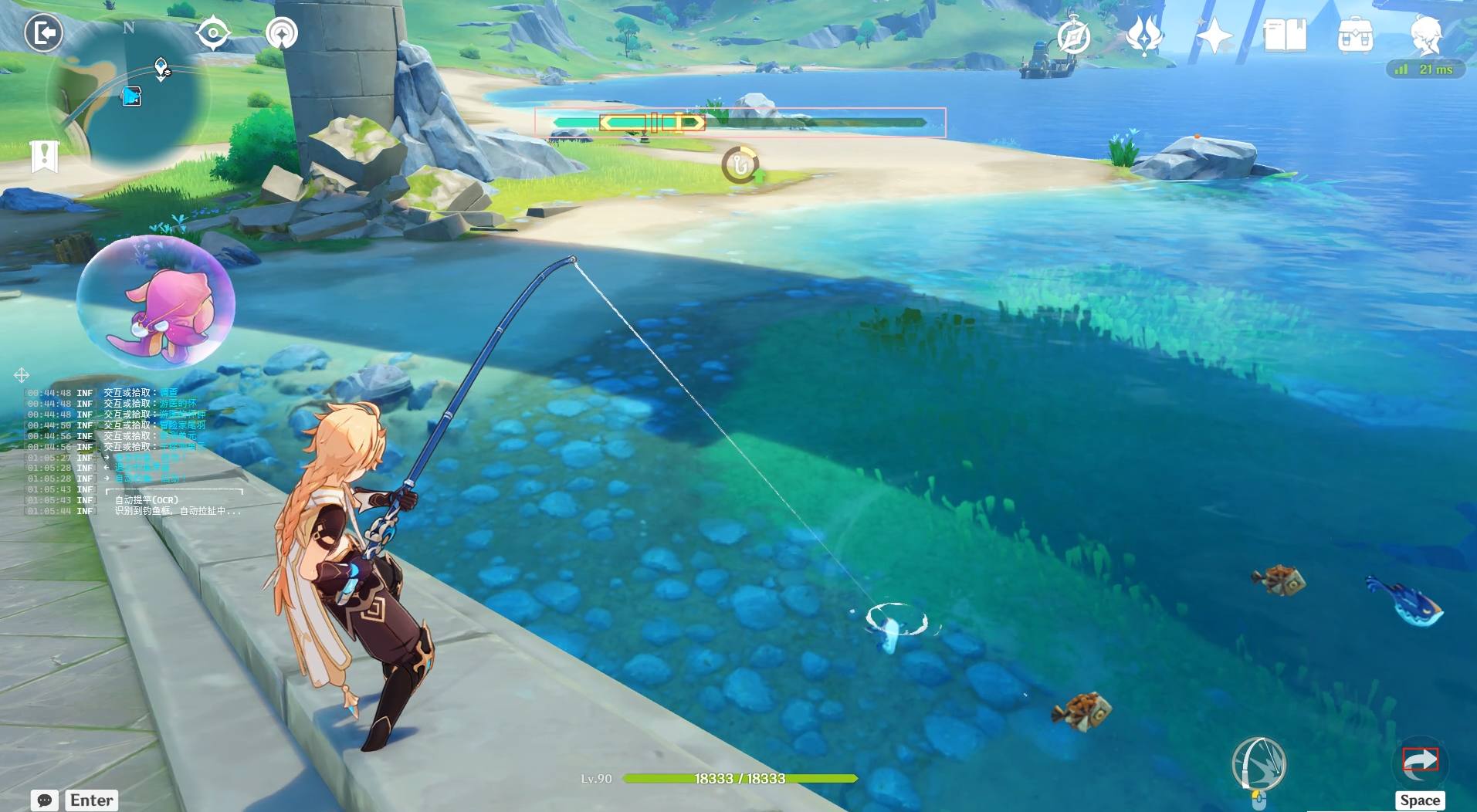Click the Enter chat button
Viewport: 1477px width, 812px height.
91,800
